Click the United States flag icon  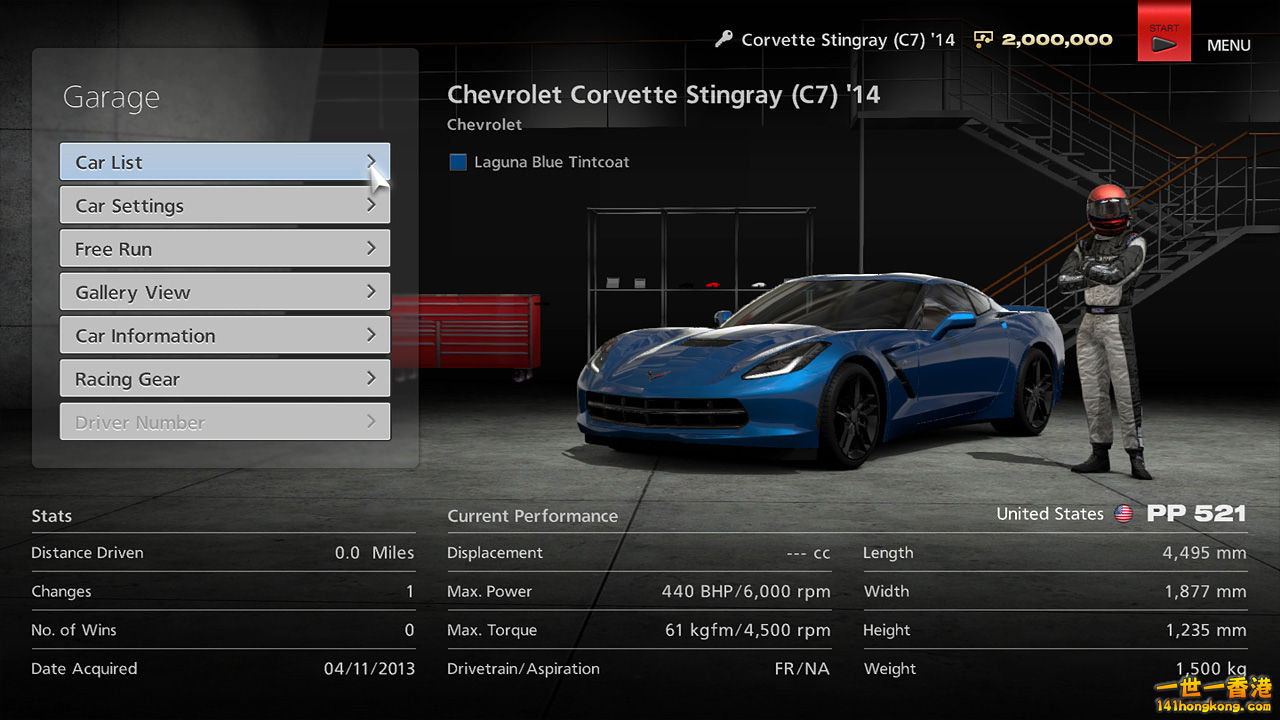(x=1124, y=514)
